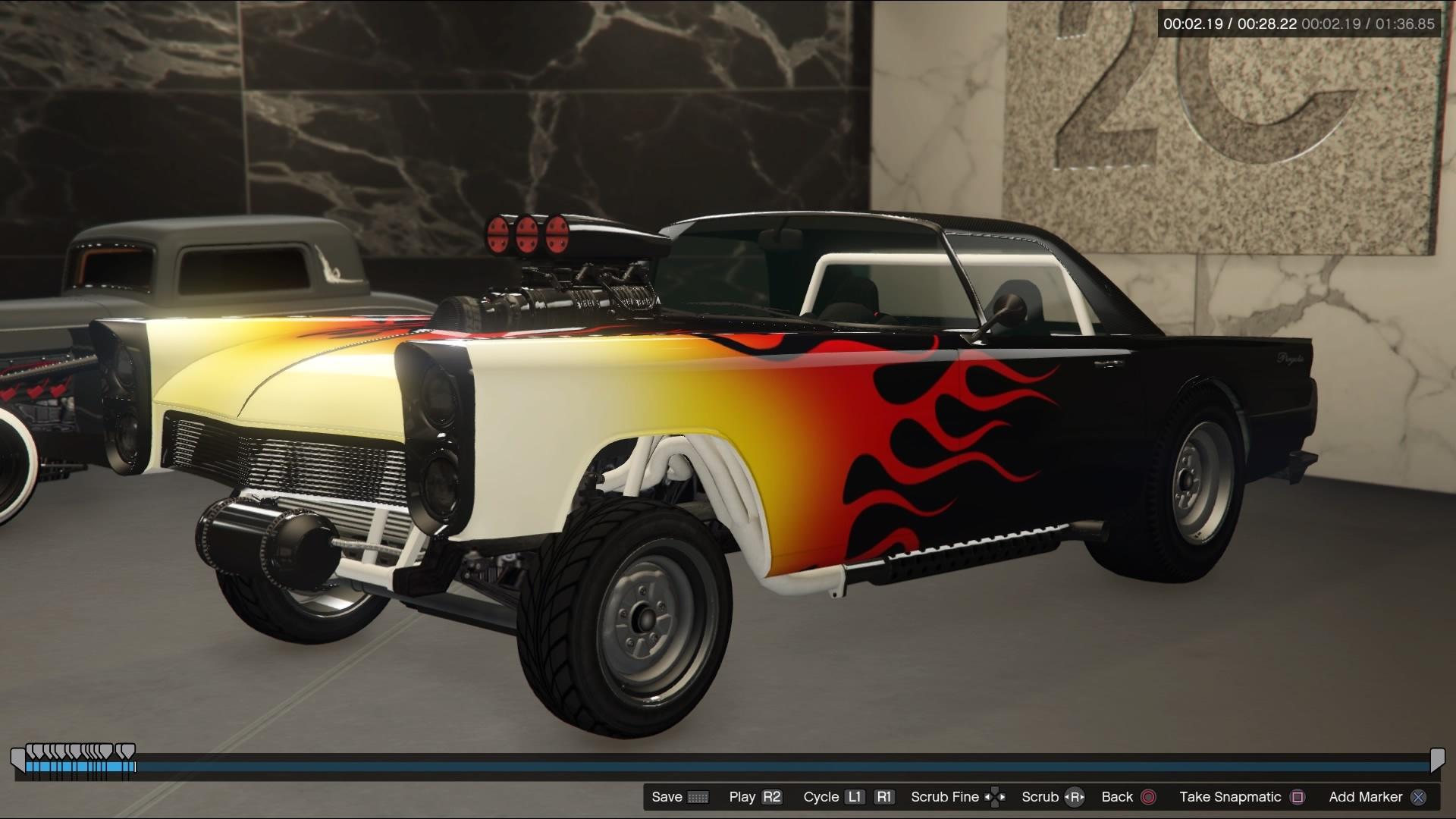Image resolution: width=1456 pixels, height=819 pixels.
Task: Jump to the unplayed dark section of timeline
Action: (x=758, y=767)
